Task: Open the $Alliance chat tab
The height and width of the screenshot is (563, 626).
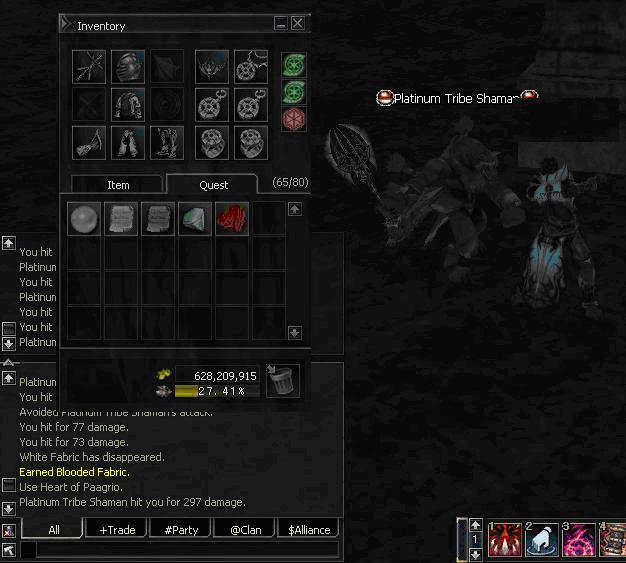Action: (x=309, y=529)
